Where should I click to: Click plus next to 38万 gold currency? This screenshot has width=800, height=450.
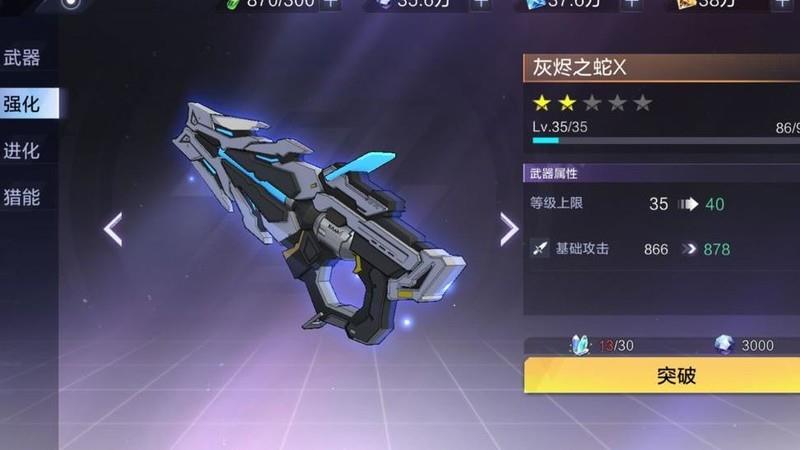(781, 4)
